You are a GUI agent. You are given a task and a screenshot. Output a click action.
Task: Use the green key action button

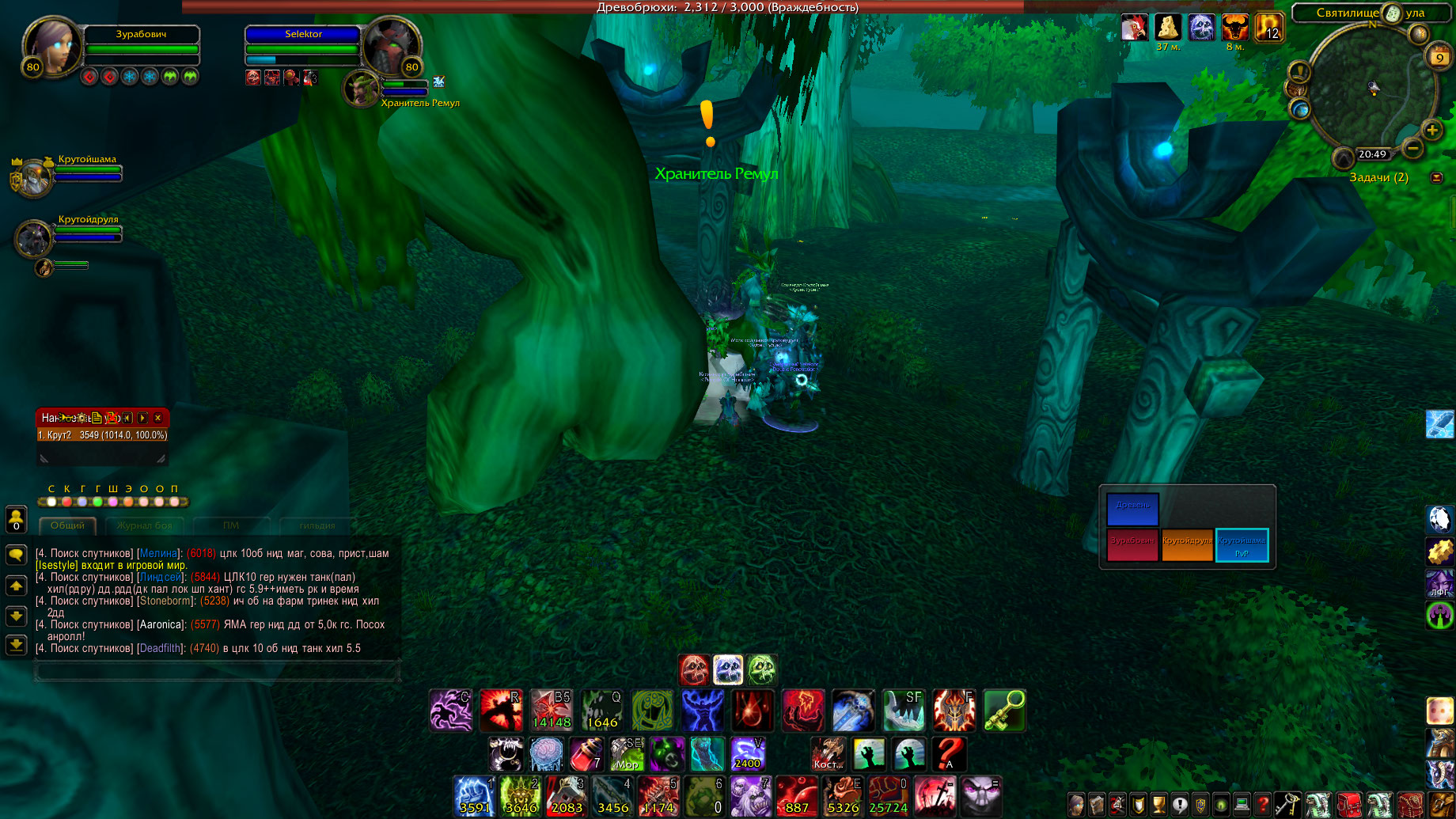tap(1004, 710)
